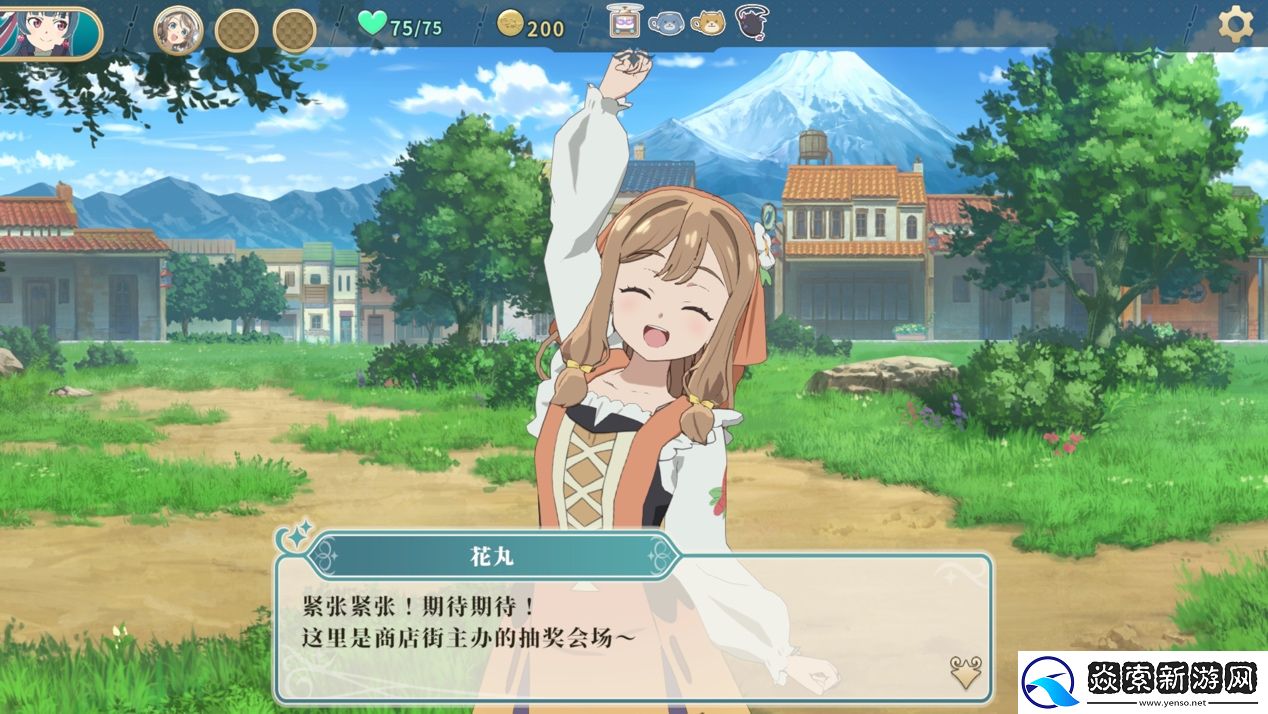Image resolution: width=1268 pixels, height=714 pixels.
Task: Inspect the dark horned creature icon
Action: (x=752, y=21)
